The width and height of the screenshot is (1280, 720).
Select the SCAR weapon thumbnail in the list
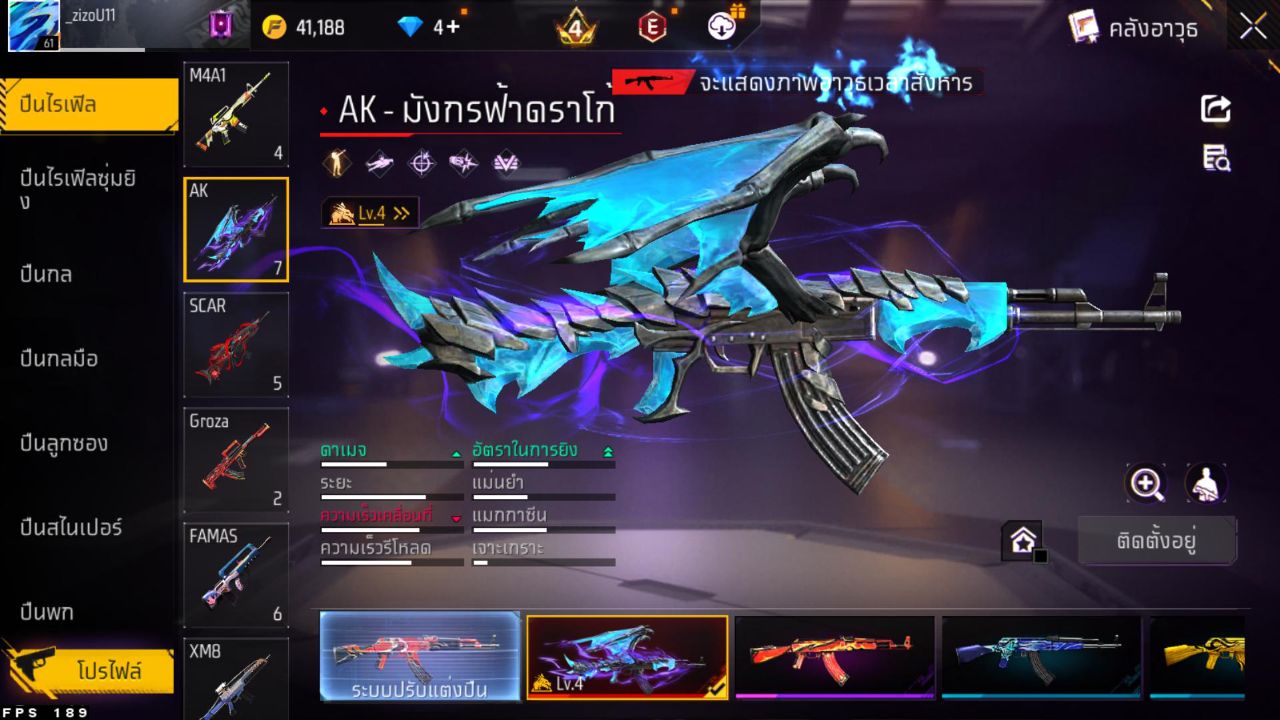click(x=235, y=345)
